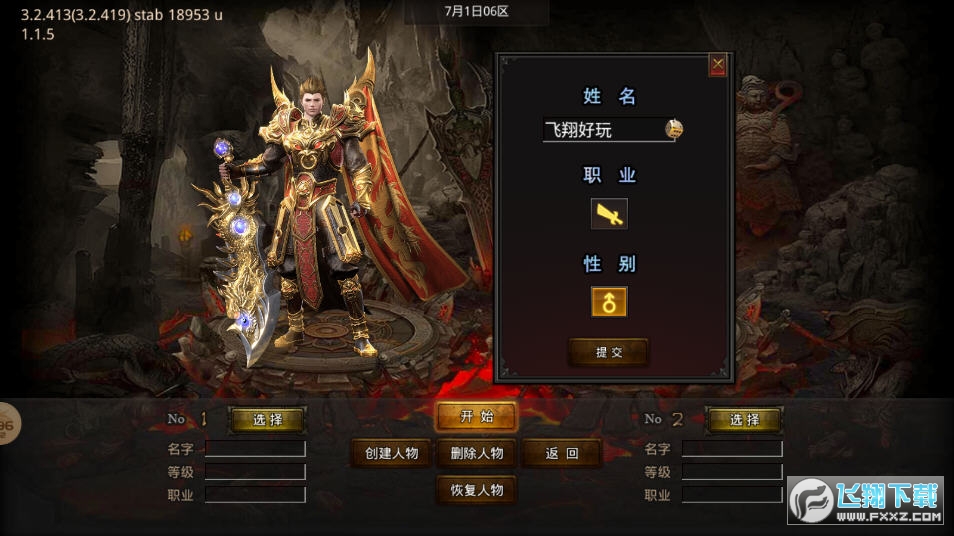Submit the new character with 提交
The width and height of the screenshot is (954, 536).
pyautogui.click(x=608, y=352)
